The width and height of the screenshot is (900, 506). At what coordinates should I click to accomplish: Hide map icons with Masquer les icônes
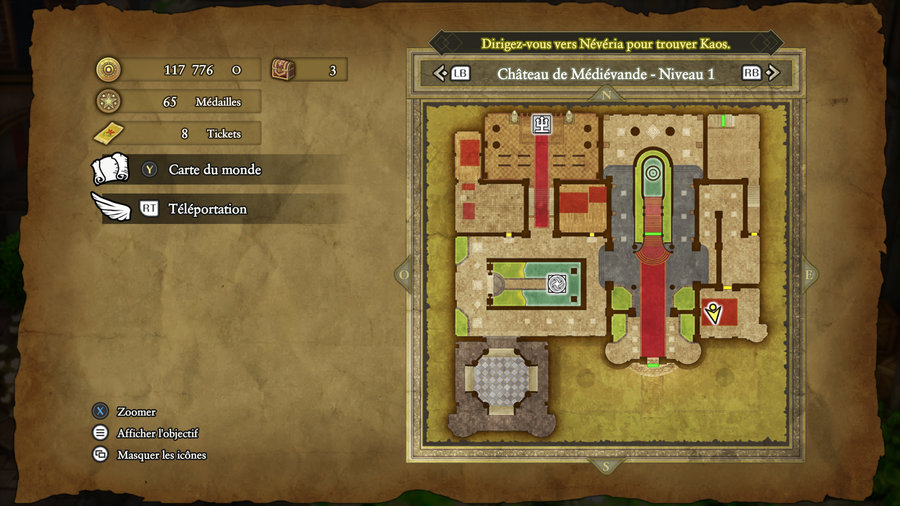161,455
